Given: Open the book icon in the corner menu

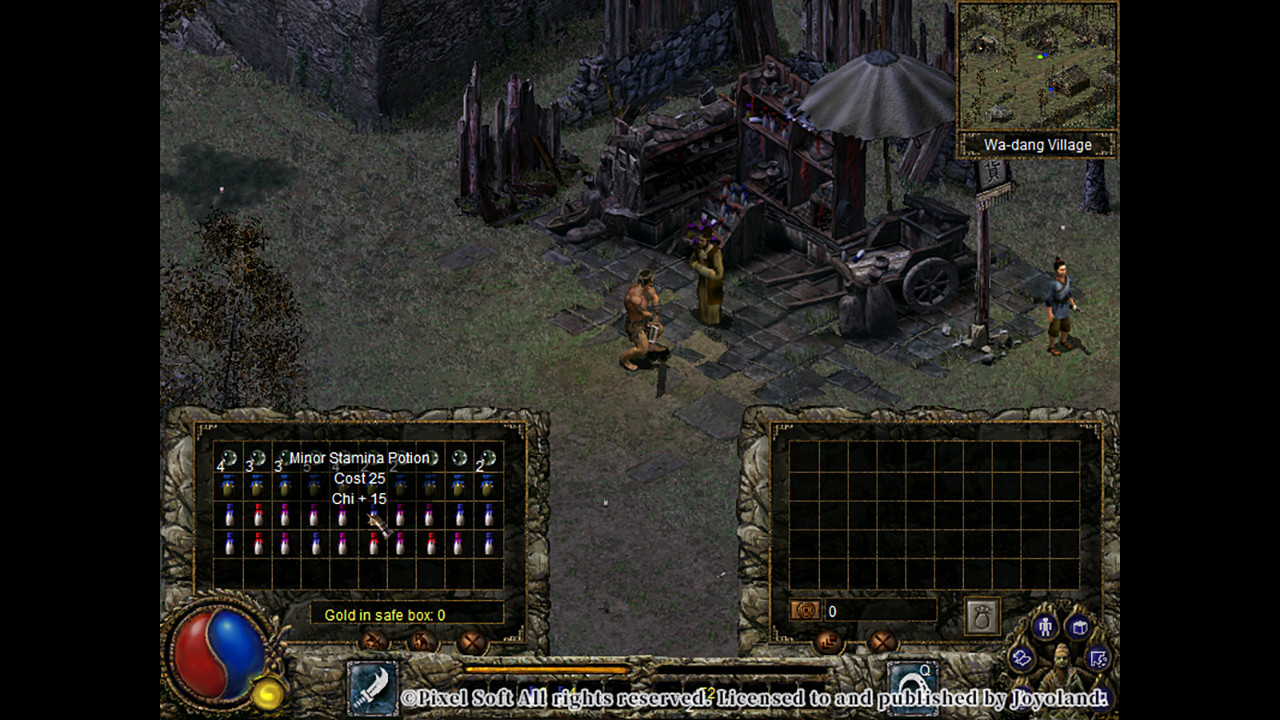Looking at the screenshot, I should coord(1078,627).
